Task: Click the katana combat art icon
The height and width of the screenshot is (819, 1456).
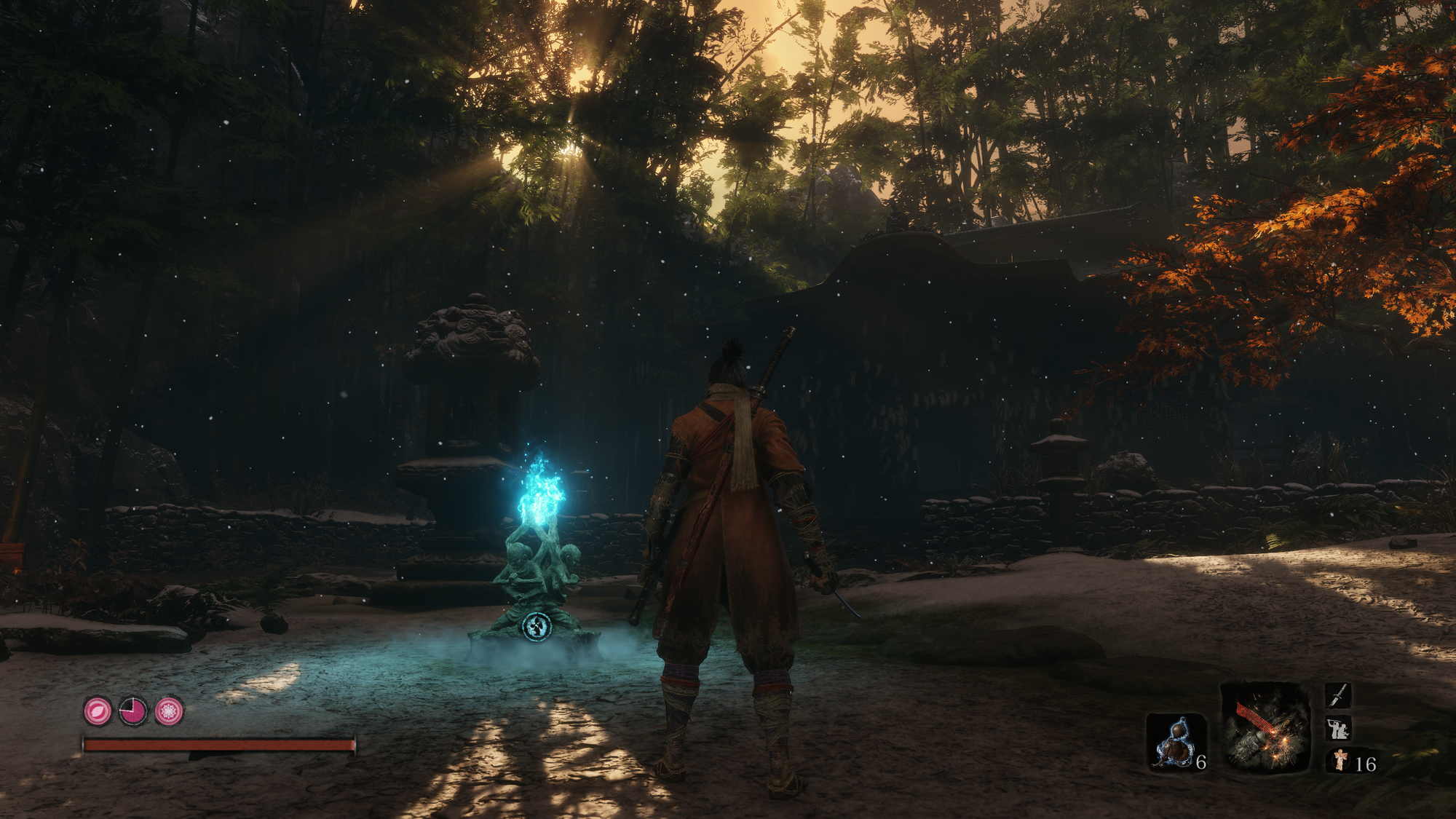Action: coord(1338,695)
